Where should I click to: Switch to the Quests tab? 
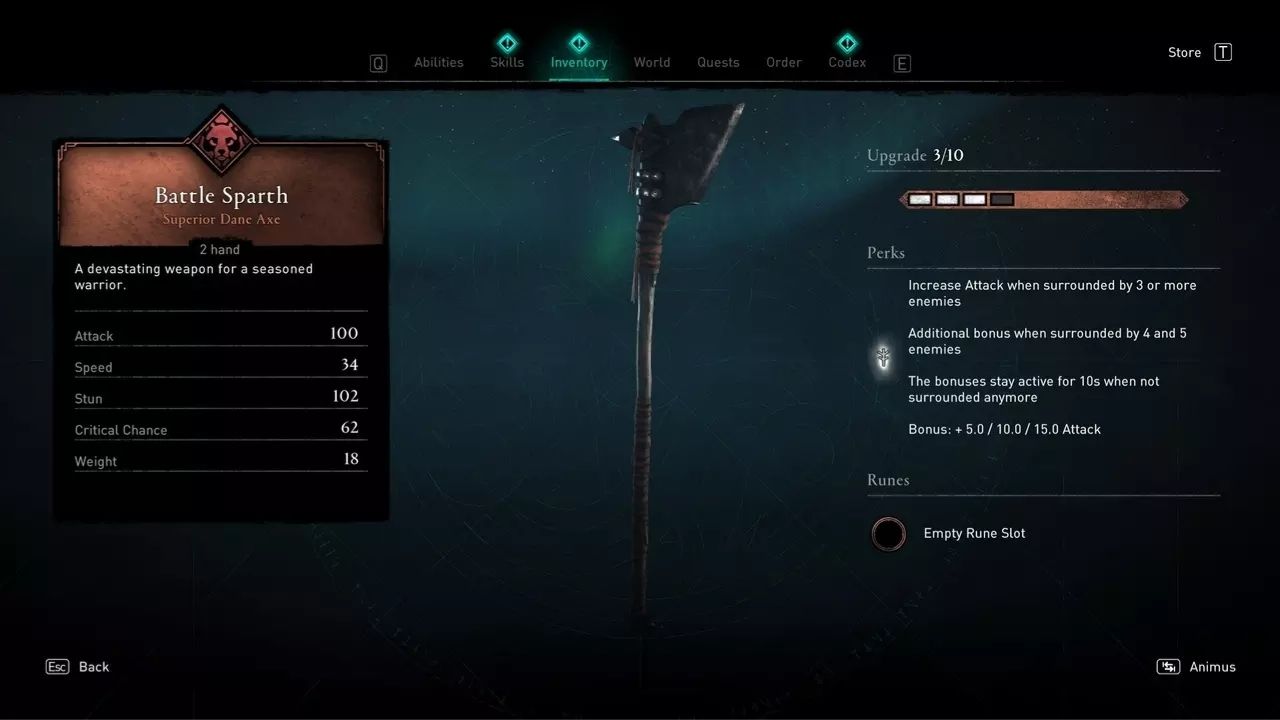pyautogui.click(x=718, y=62)
